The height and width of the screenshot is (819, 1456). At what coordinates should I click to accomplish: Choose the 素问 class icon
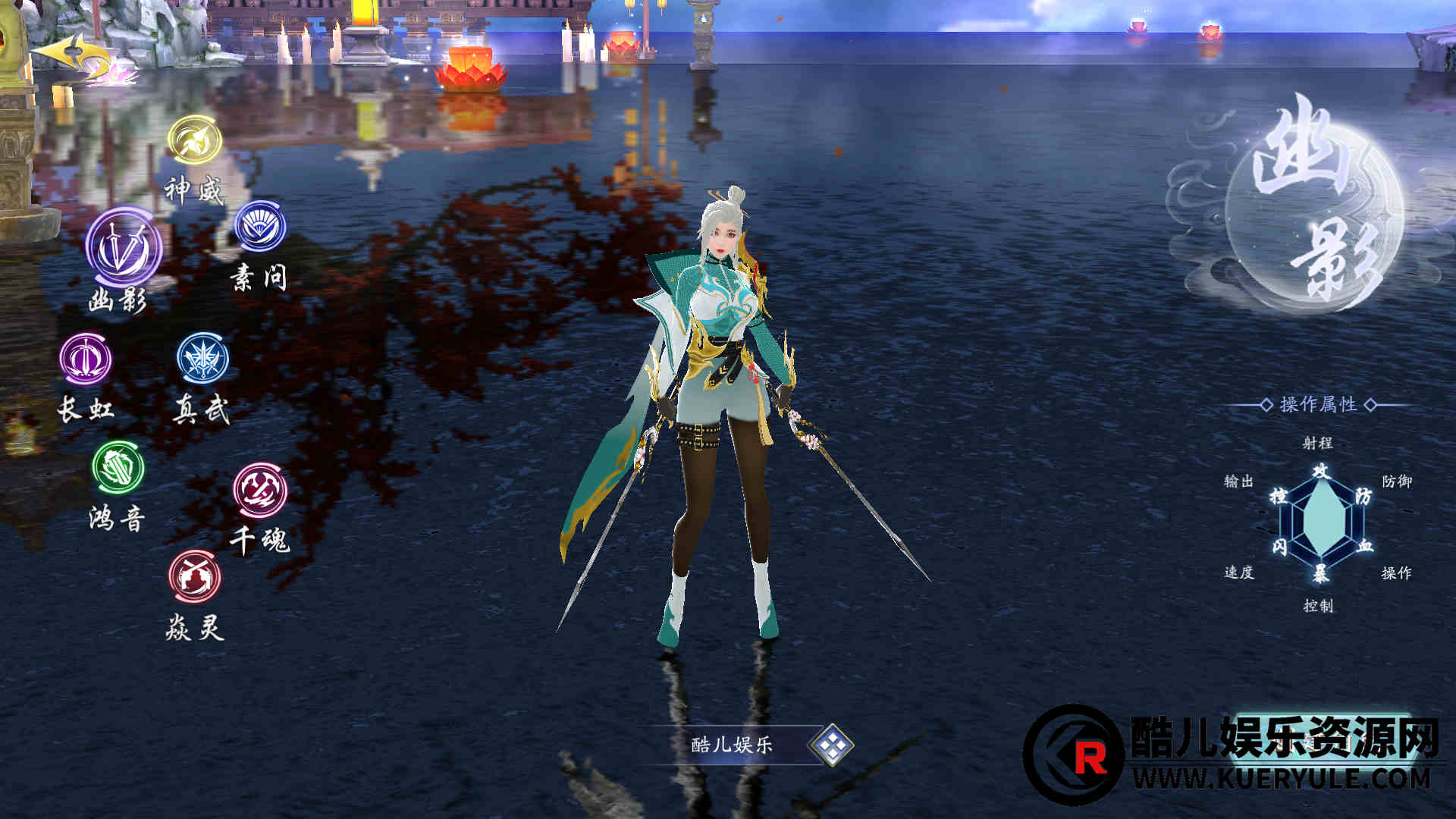coord(260,226)
